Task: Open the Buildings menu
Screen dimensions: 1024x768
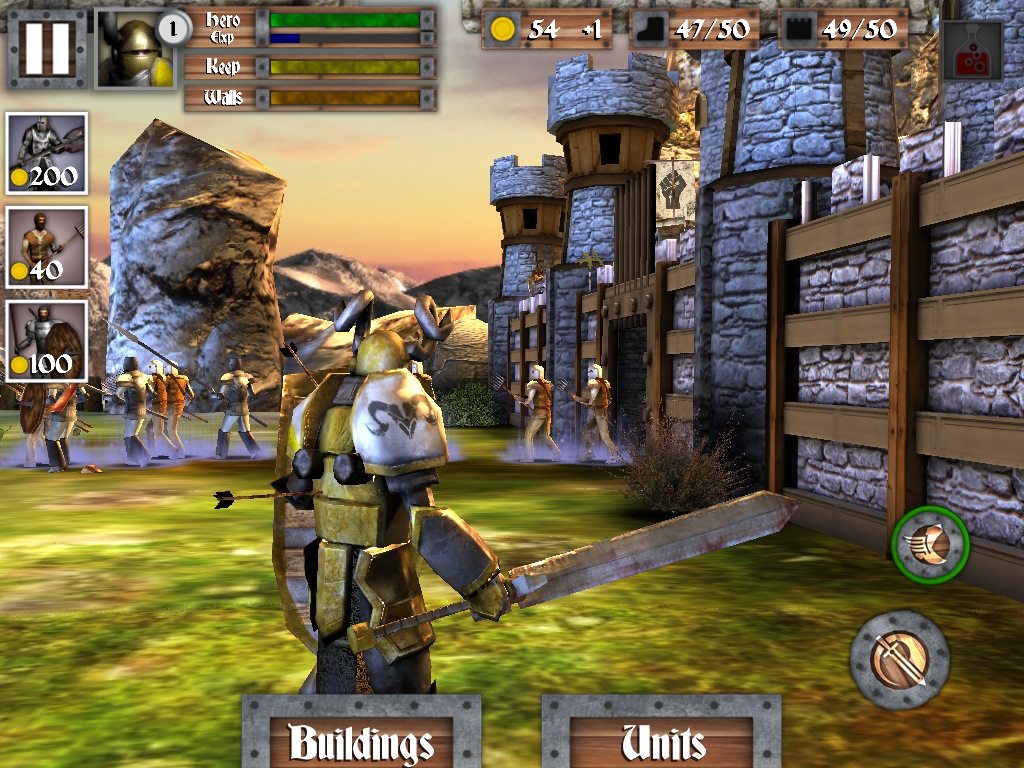Action: [x=361, y=736]
